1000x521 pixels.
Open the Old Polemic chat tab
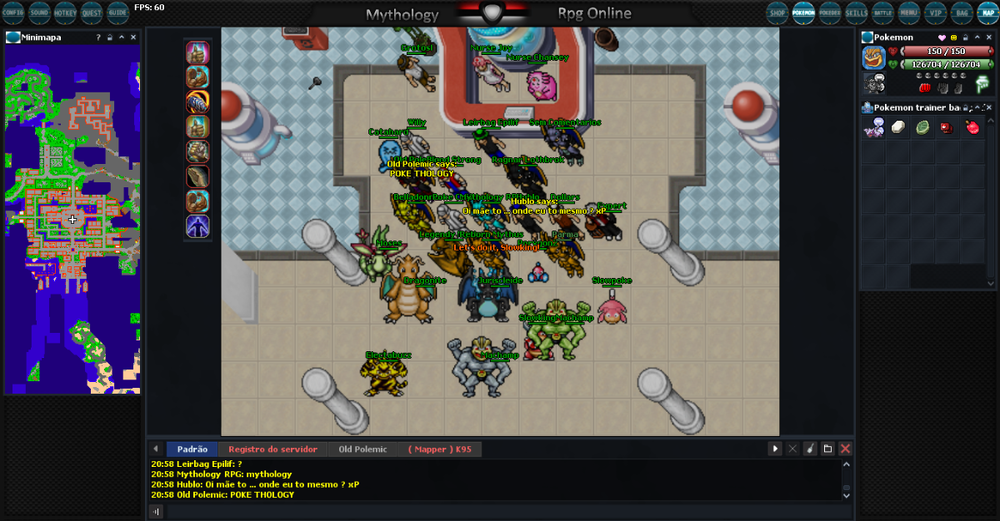coord(362,450)
